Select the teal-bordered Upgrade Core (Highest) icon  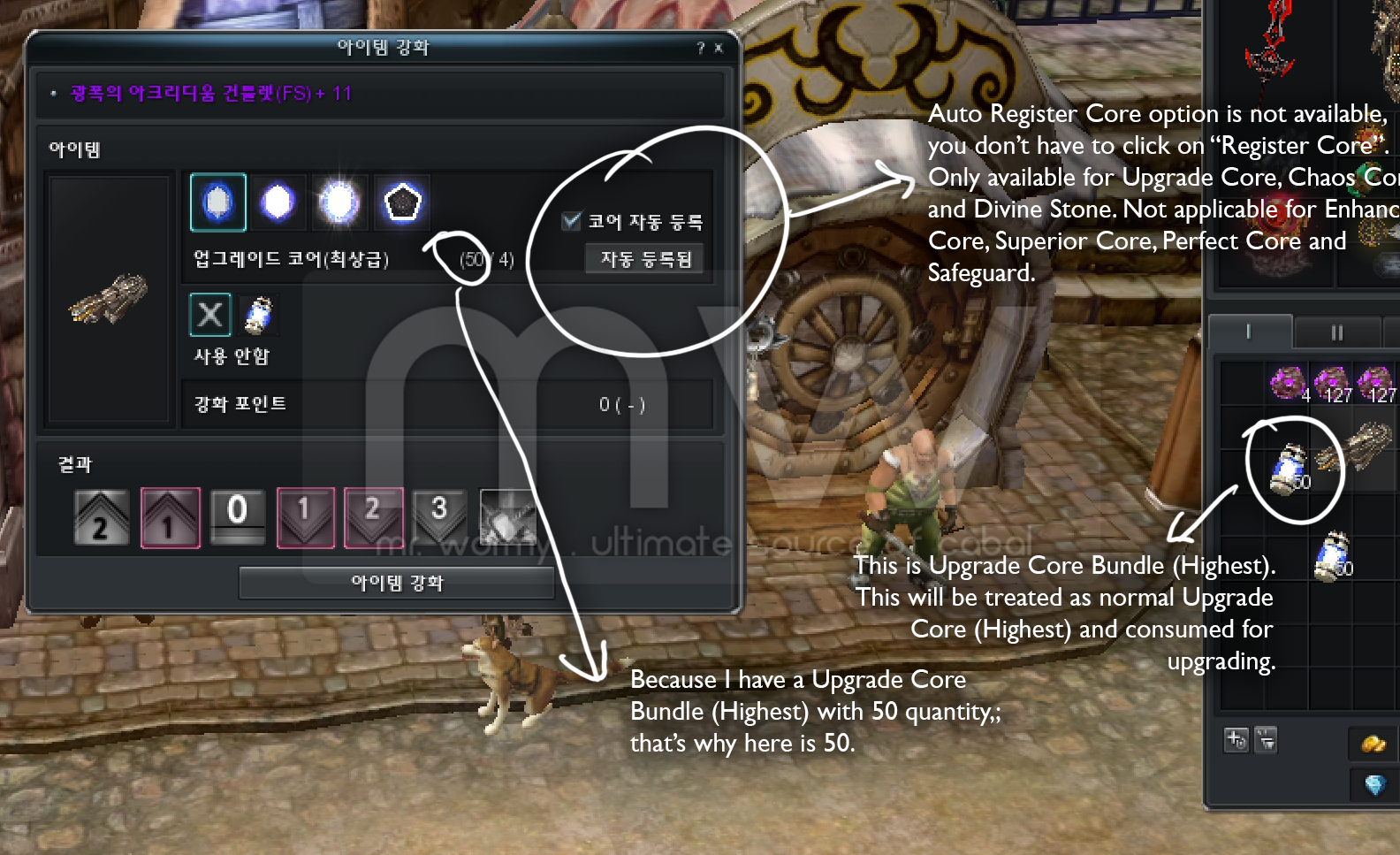coord(218,202)
